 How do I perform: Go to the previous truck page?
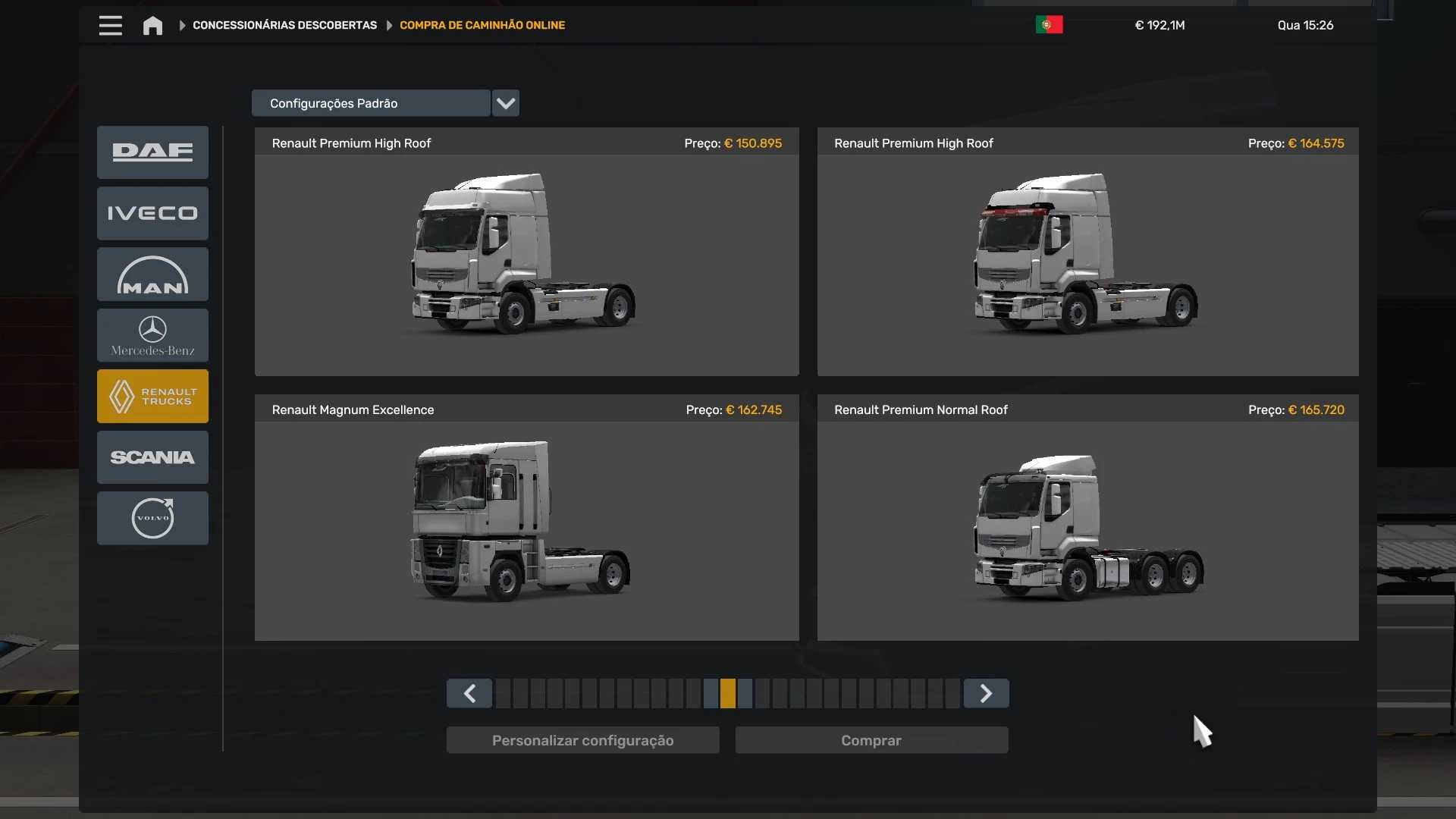pos(469,693)
